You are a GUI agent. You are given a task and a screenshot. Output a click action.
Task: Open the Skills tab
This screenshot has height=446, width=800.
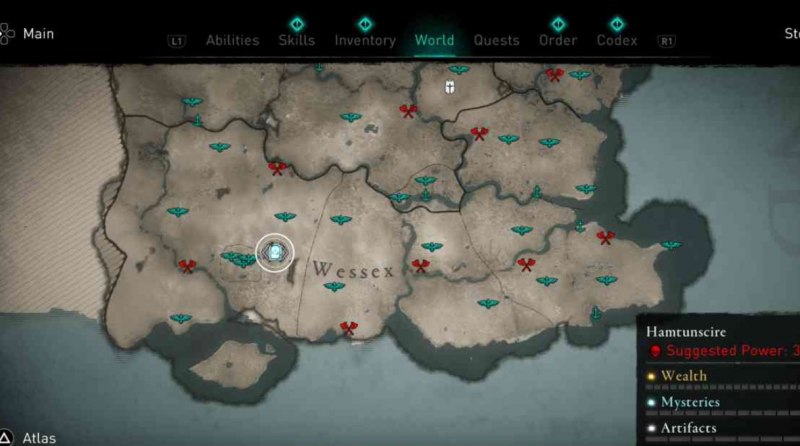pyautogui.click(x=296, y=40)
